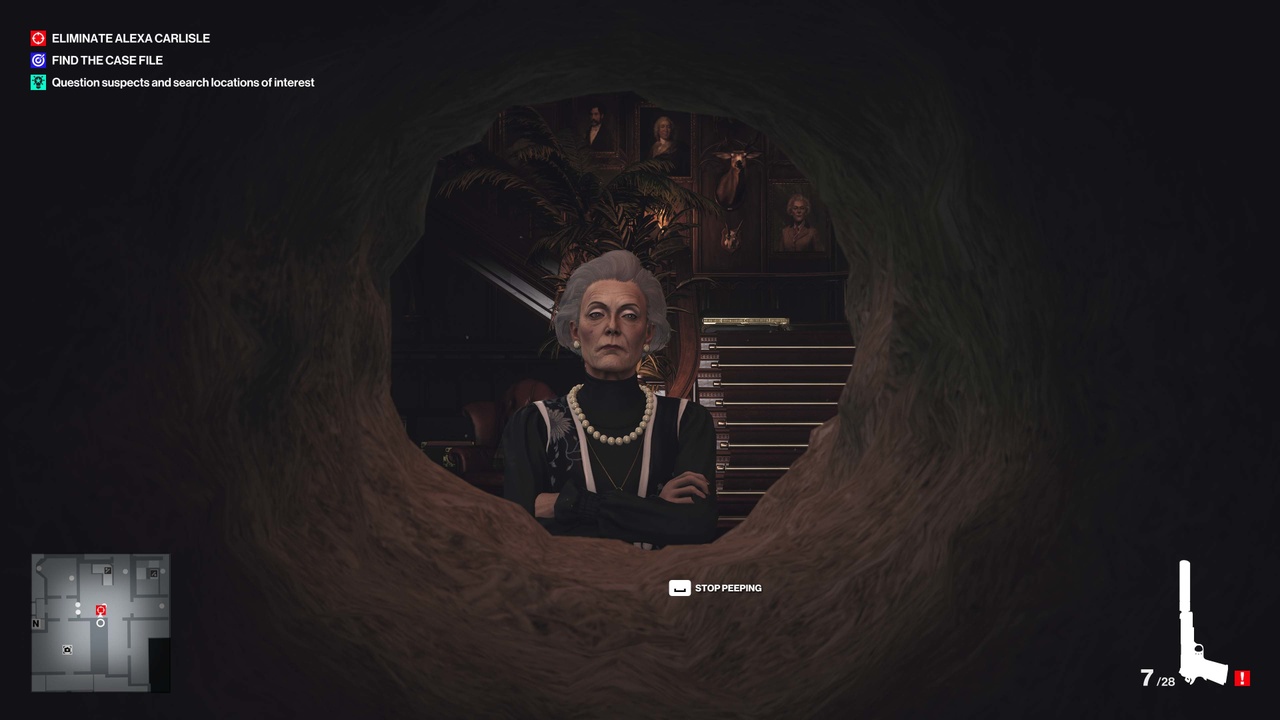Click the stairs icon at the minimap's upper right
The height and width of the screenshot is (720, 1280).
pyautogui.click(x=152, y=572)
